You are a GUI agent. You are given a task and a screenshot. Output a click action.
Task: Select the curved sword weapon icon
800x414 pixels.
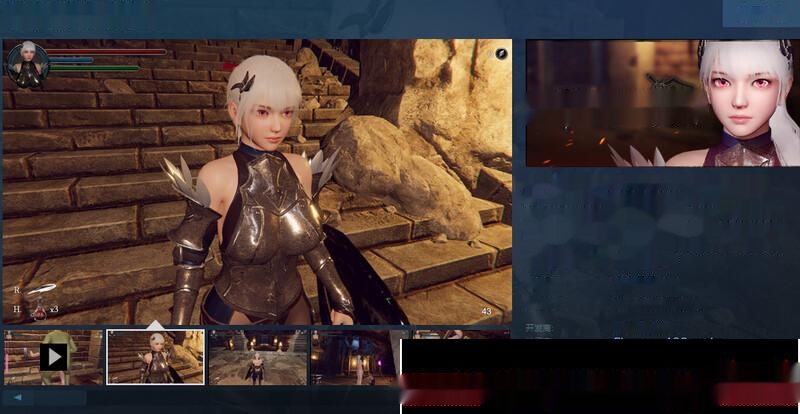point(41,290)
